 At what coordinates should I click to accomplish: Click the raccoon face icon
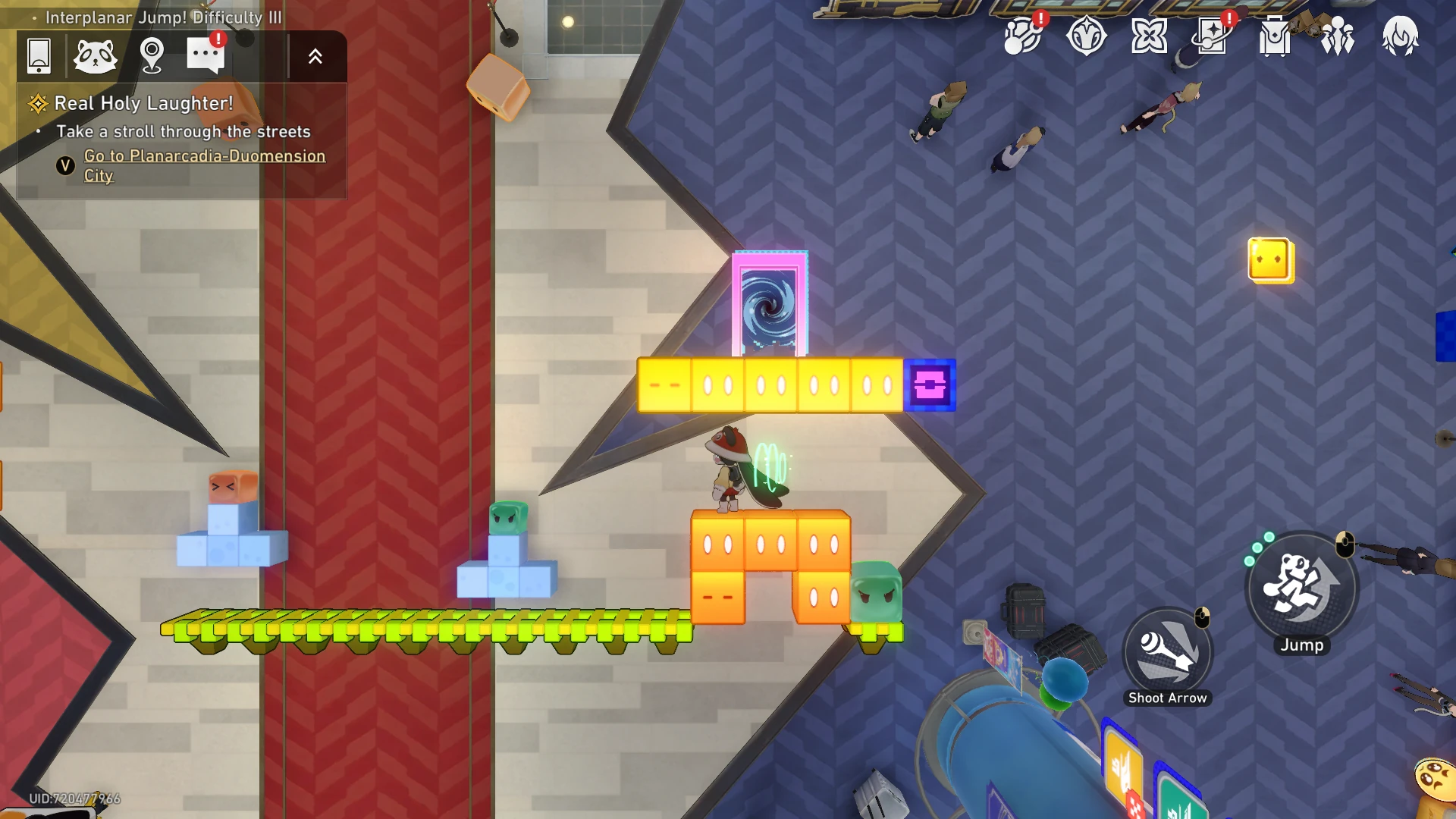pyautogui.click(x=96, y=55)
